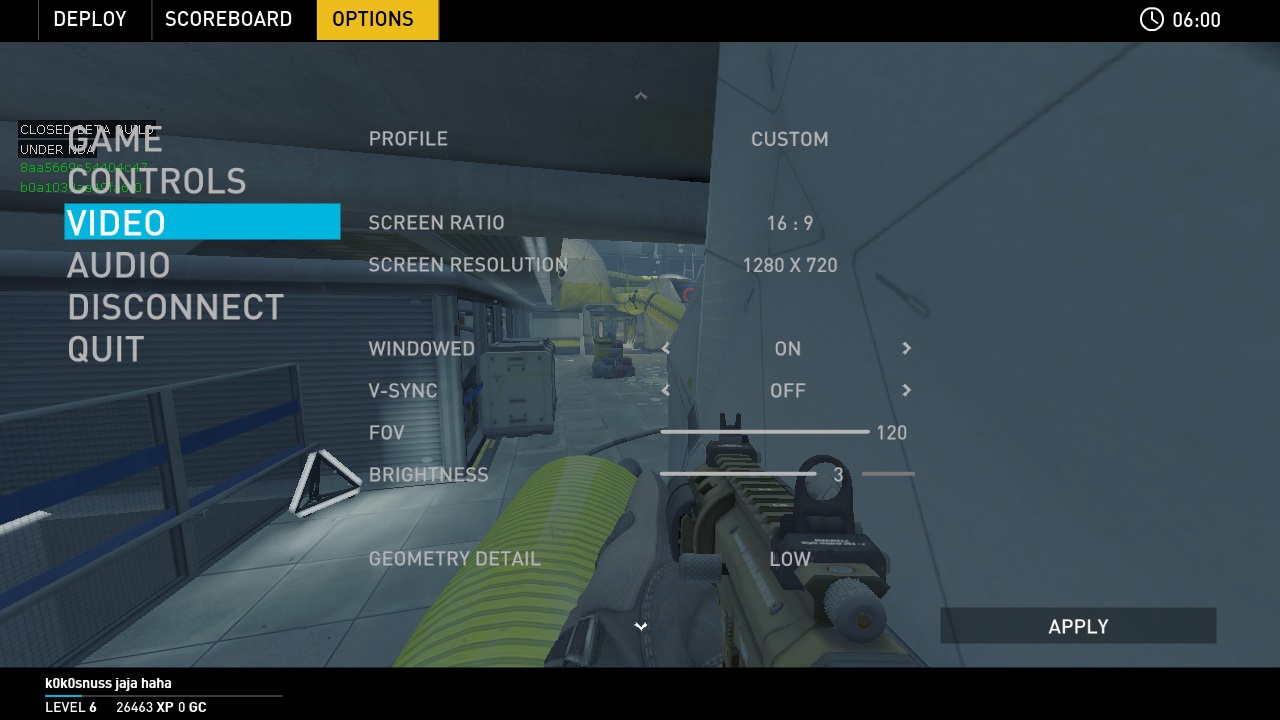Choose Disconnect from the menu

tap(175, 307)
